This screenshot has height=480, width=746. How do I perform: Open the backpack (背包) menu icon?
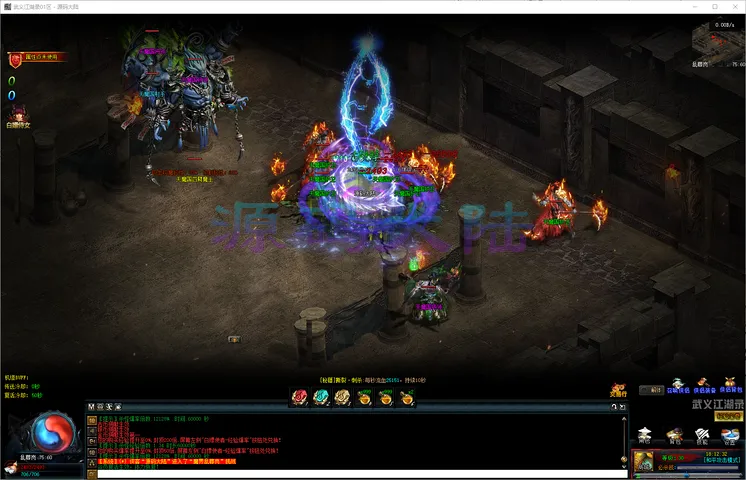674,434
